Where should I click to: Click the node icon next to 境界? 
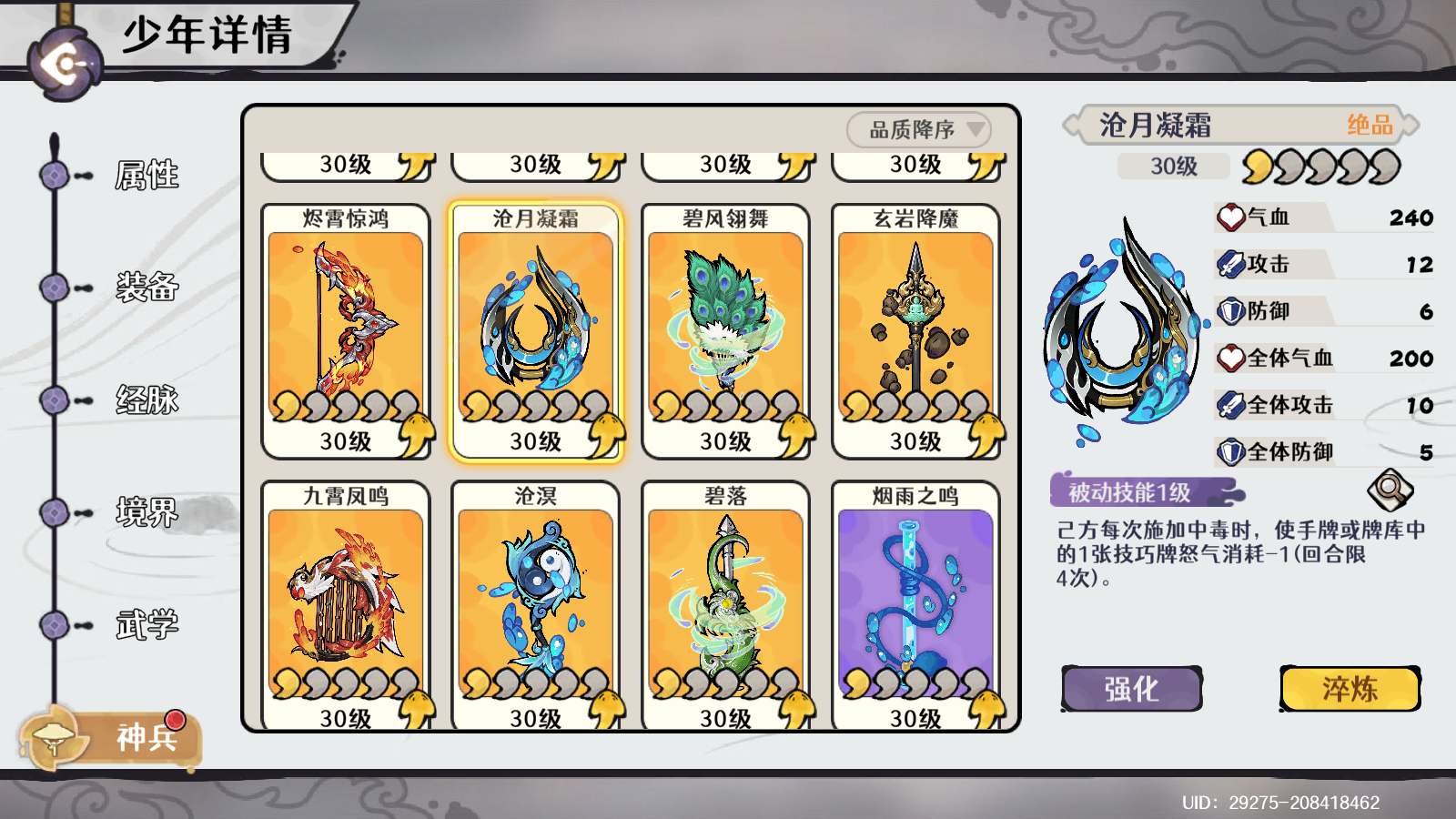pyautogui.click(x=53, y=511)
